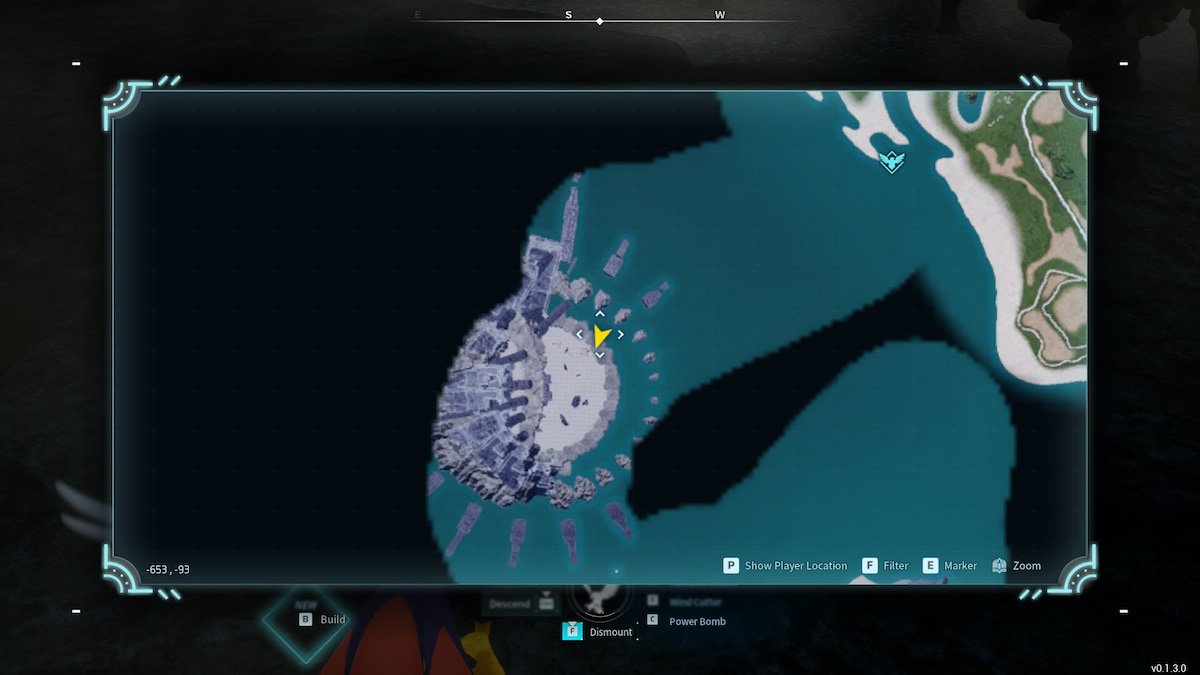Image resolution: width=1200 pixels, height=675 pixels.
Task: Click the fast travel eagle marker
Action: [x=892, y=161]
